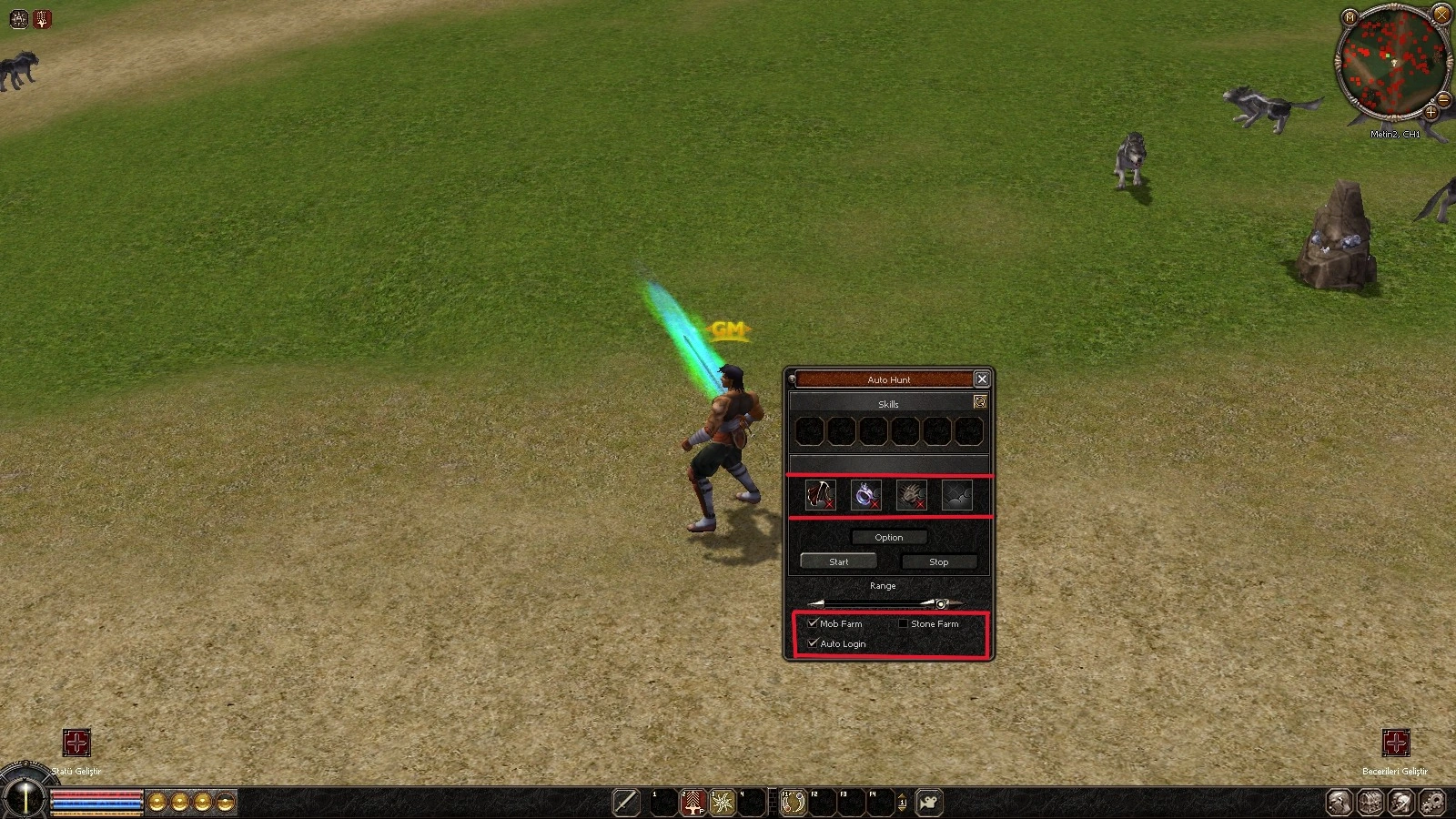Zoom out the minimap with minus button
Viewport: 1456px width, 819px height.
(1443, 98)
